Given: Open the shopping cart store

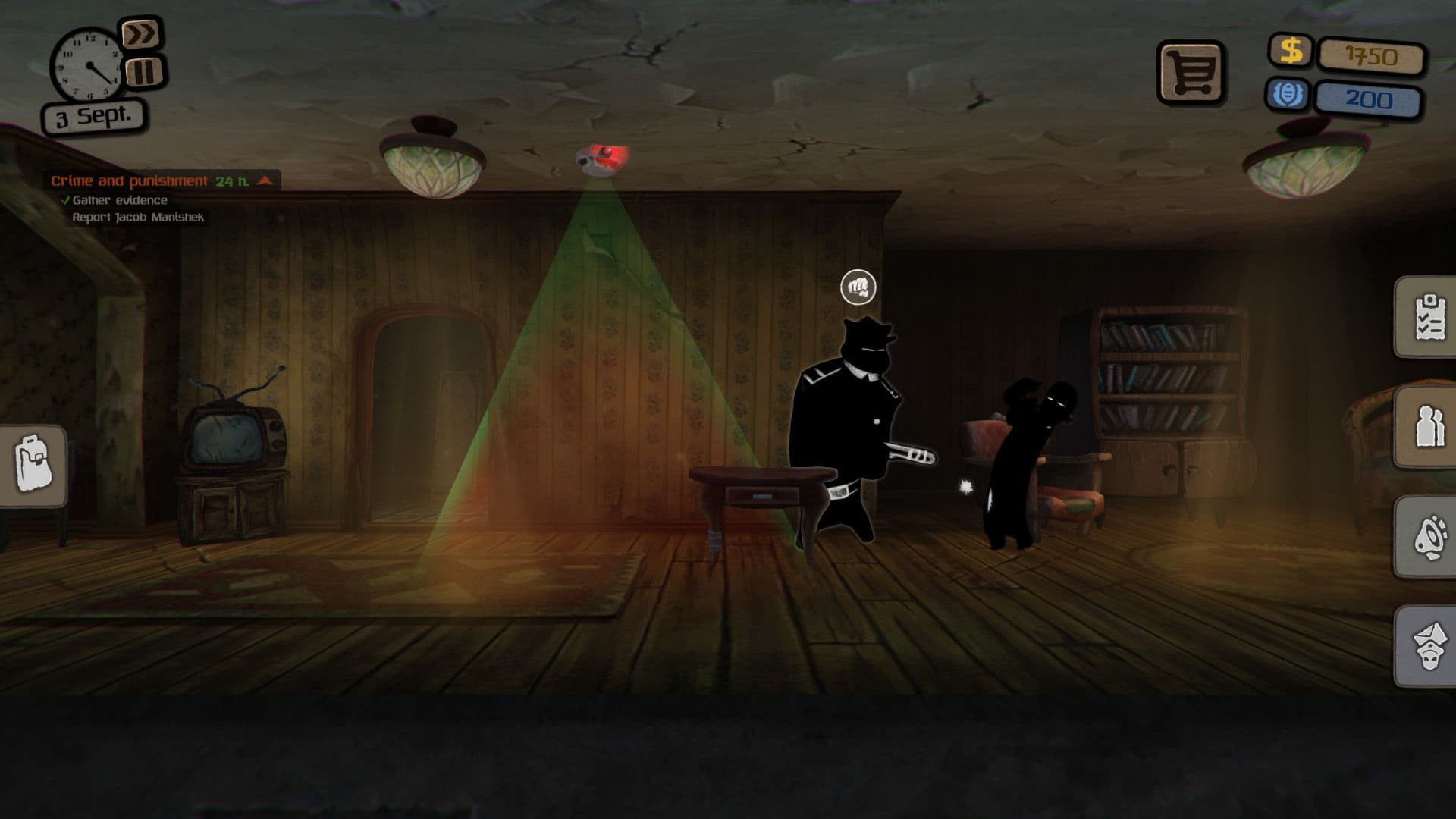Looking at the screenshot, I should pyautogui.click(x=1191, y=72).
